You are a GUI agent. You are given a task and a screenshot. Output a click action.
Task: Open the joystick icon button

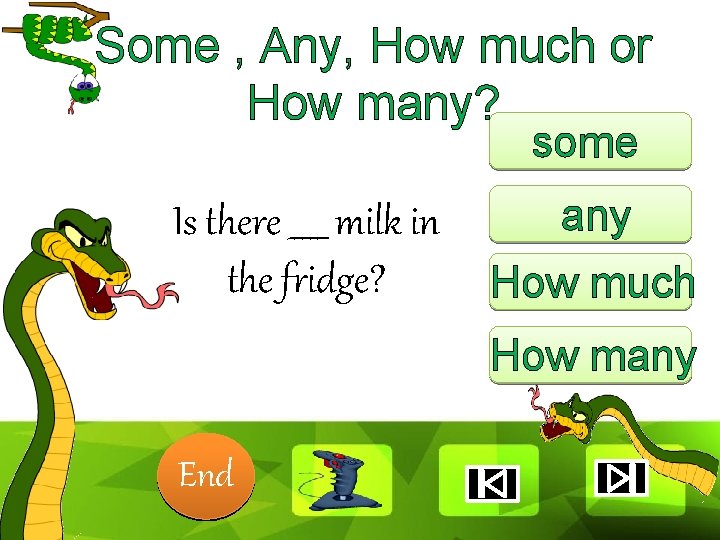341,479
